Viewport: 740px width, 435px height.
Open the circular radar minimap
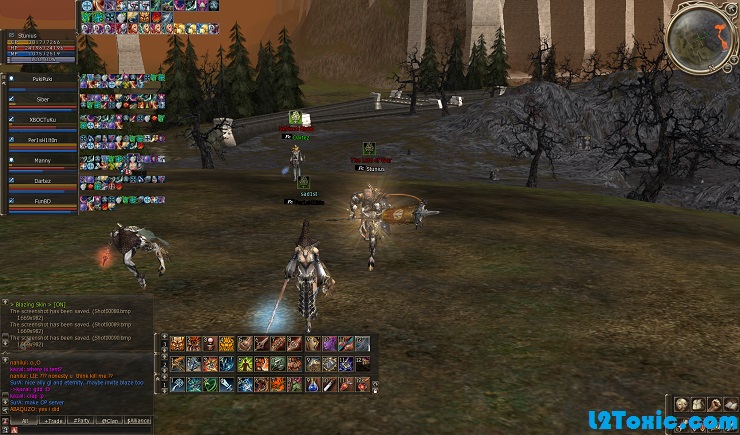point(696,35)
